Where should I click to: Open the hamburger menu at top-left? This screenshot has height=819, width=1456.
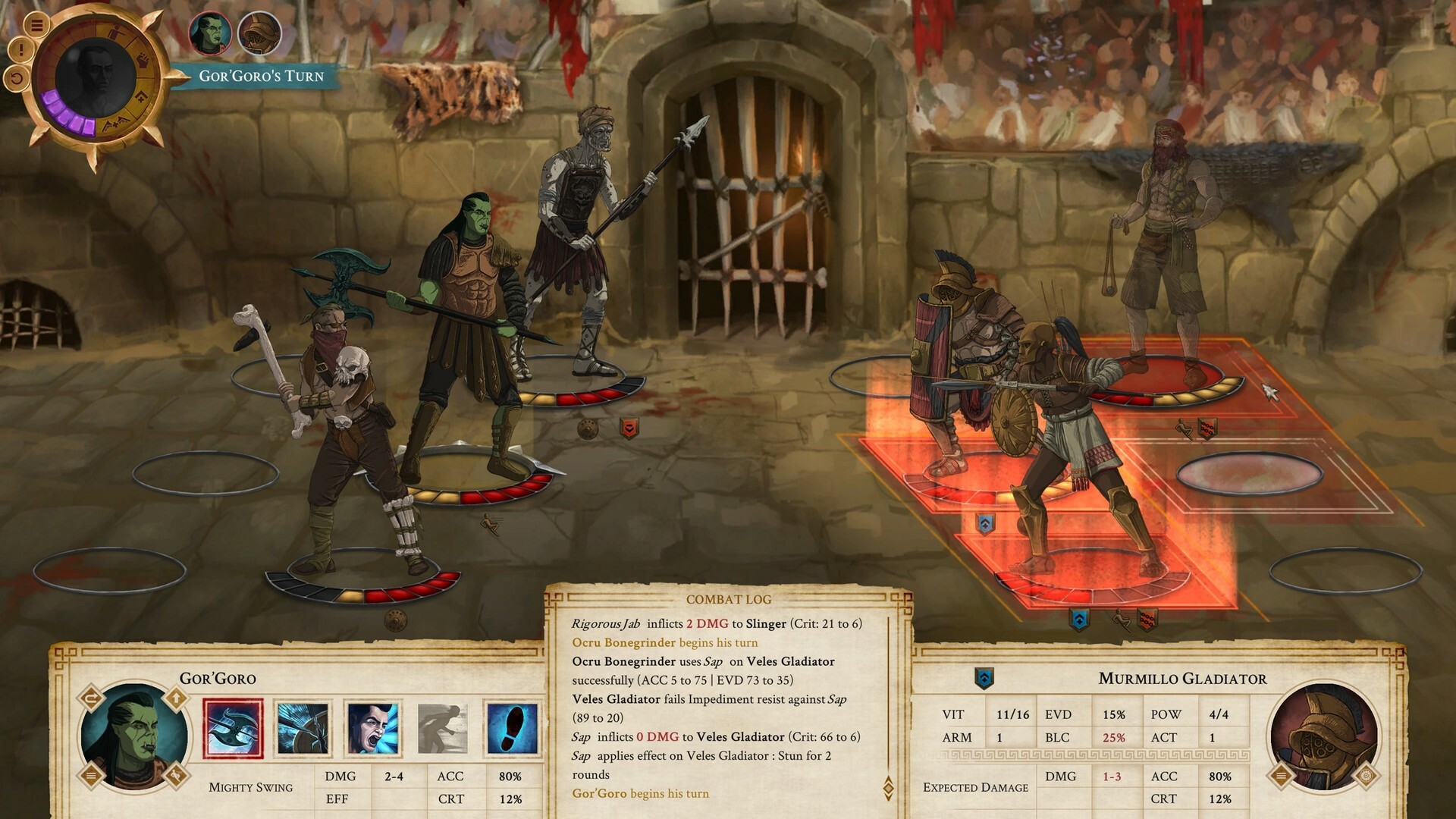point(36,24)
